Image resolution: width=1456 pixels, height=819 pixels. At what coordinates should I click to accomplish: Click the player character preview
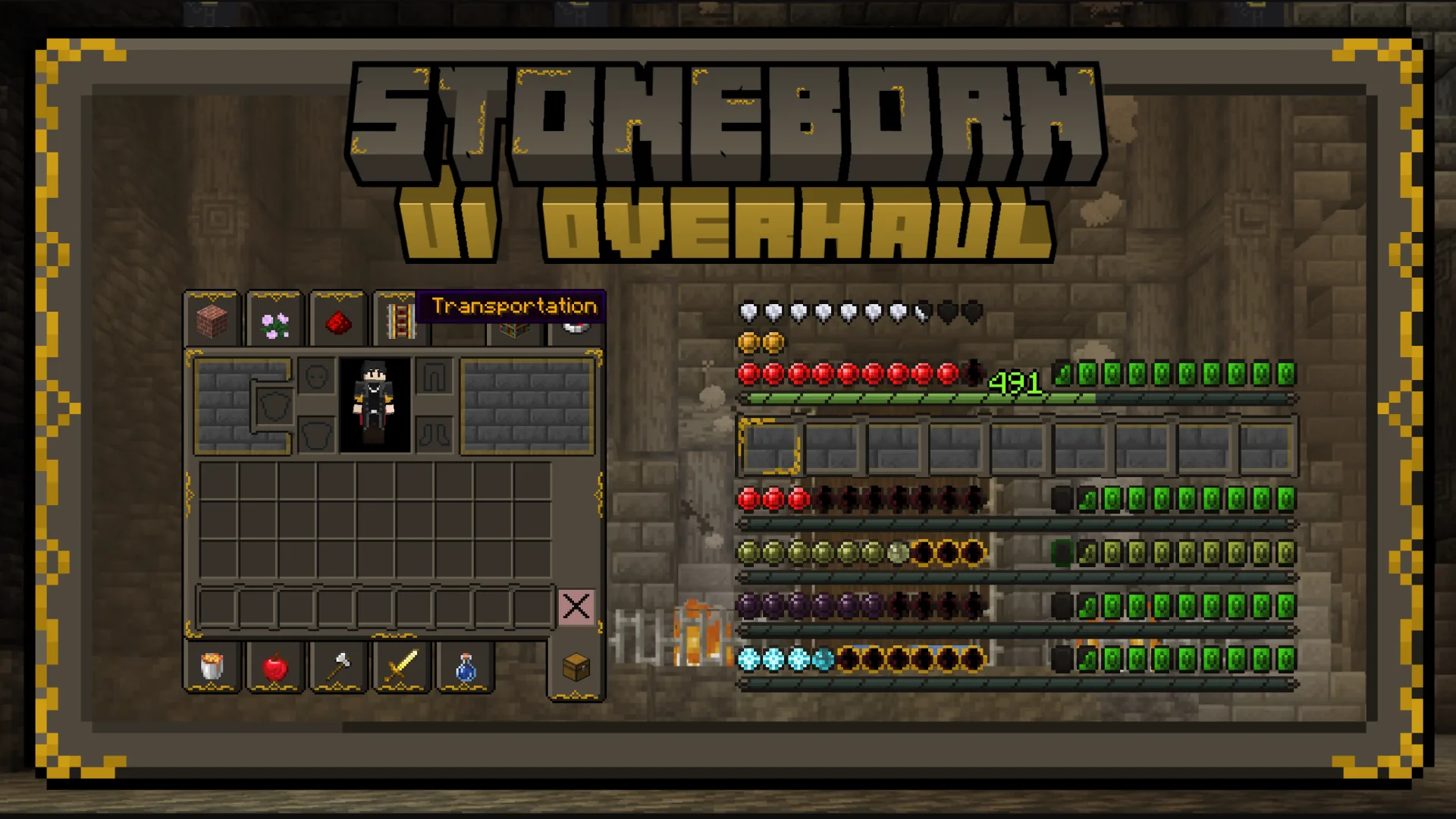(376, 406)
